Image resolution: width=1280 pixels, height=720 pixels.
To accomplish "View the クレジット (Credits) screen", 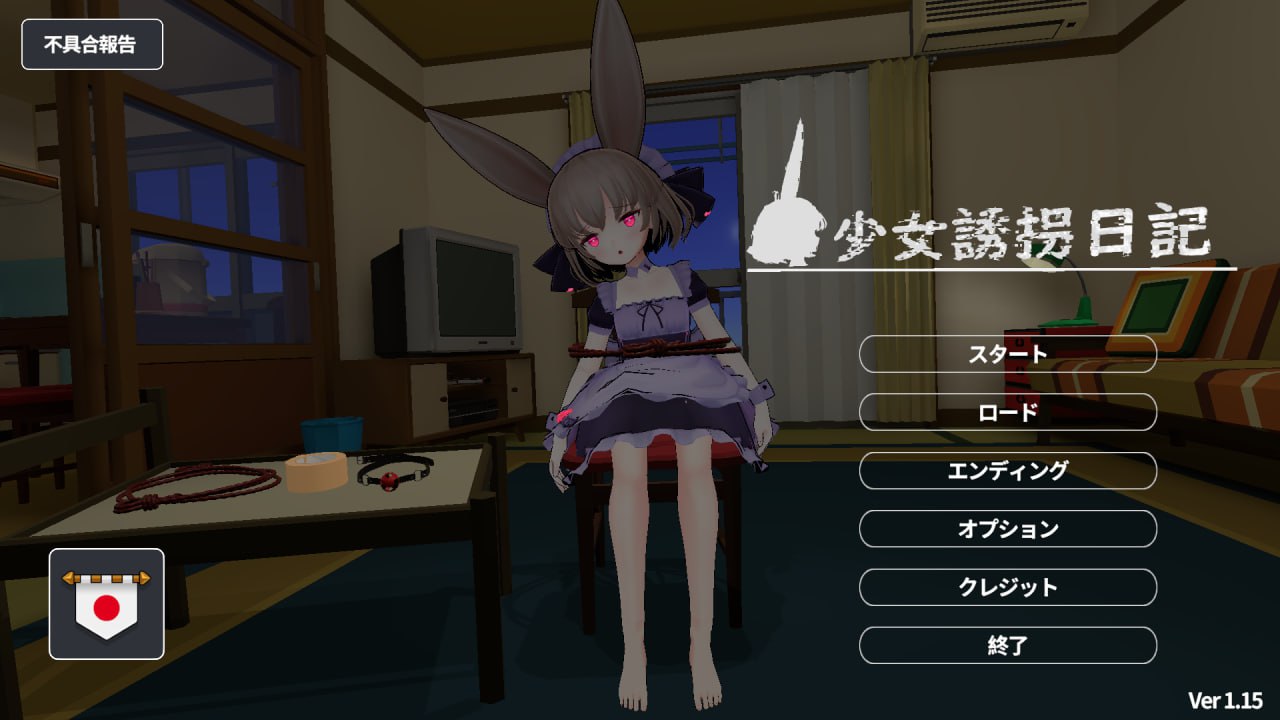I will pyautogui.click(x=1007, y=588).
